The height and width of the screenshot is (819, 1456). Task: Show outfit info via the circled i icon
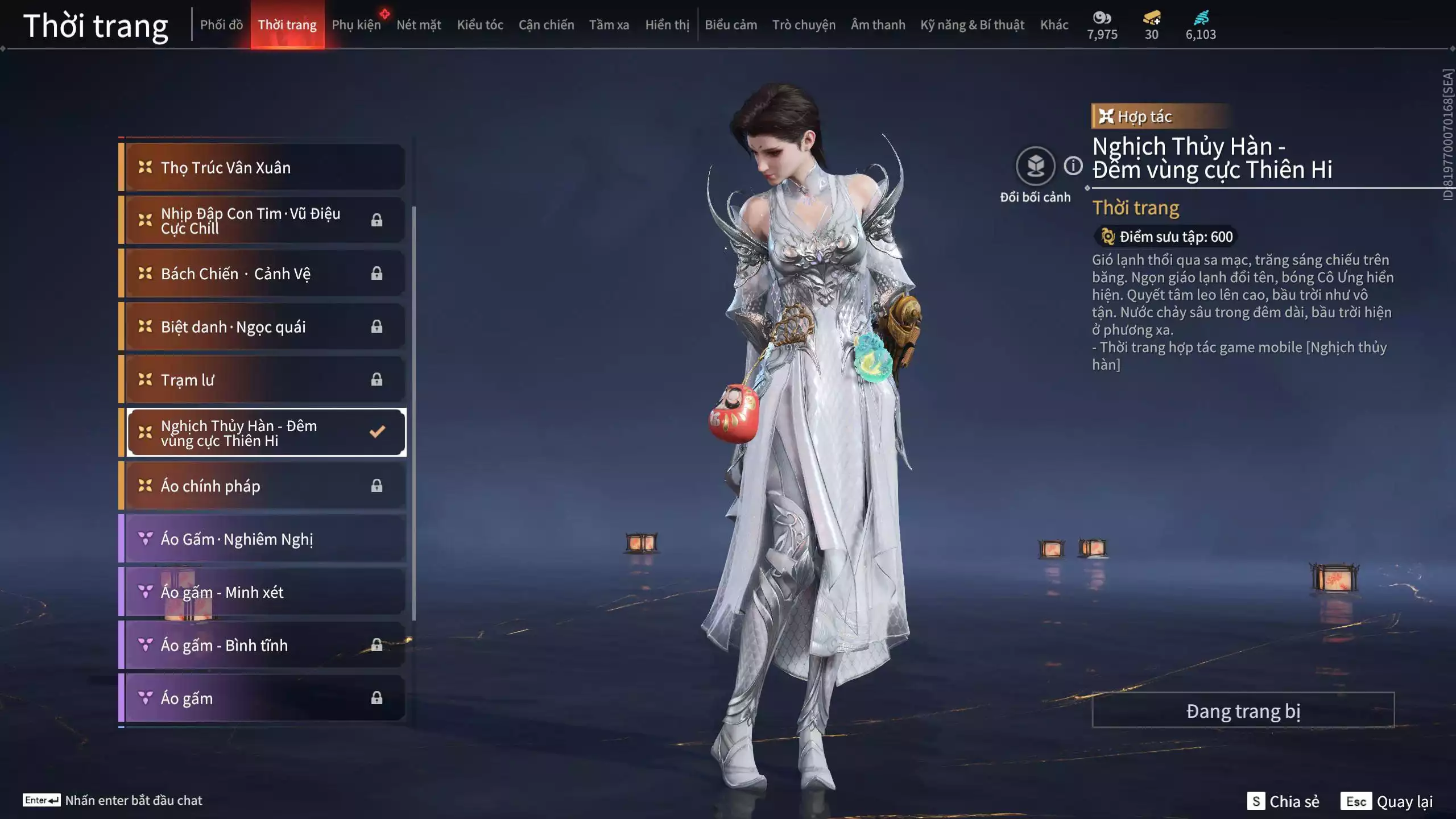coord(1073,166)
